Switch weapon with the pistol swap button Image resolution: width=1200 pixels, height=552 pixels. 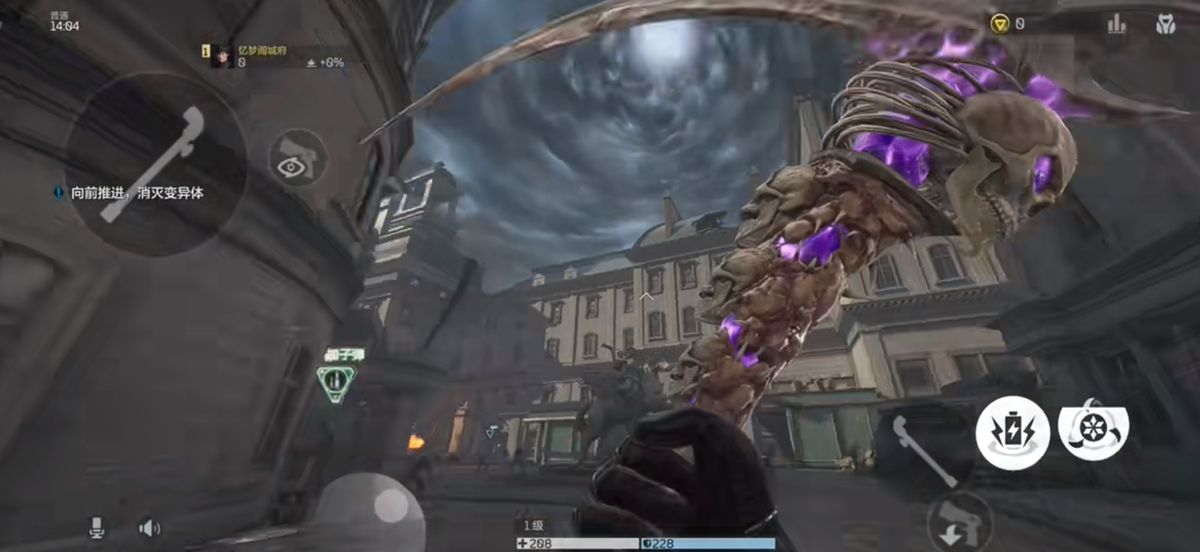tap(958, 520)
